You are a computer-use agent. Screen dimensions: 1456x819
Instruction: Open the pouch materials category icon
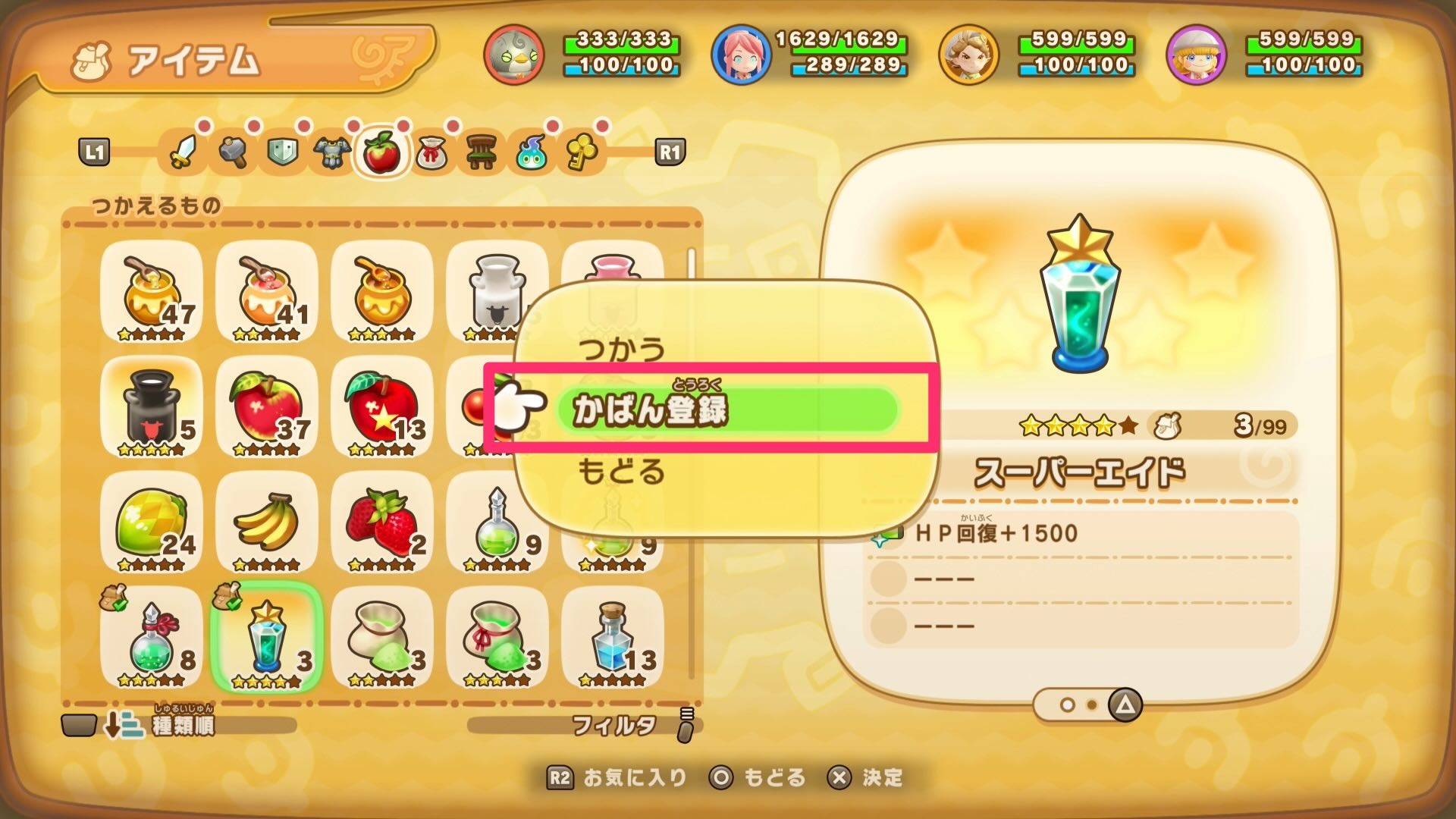tap(429, 152)
